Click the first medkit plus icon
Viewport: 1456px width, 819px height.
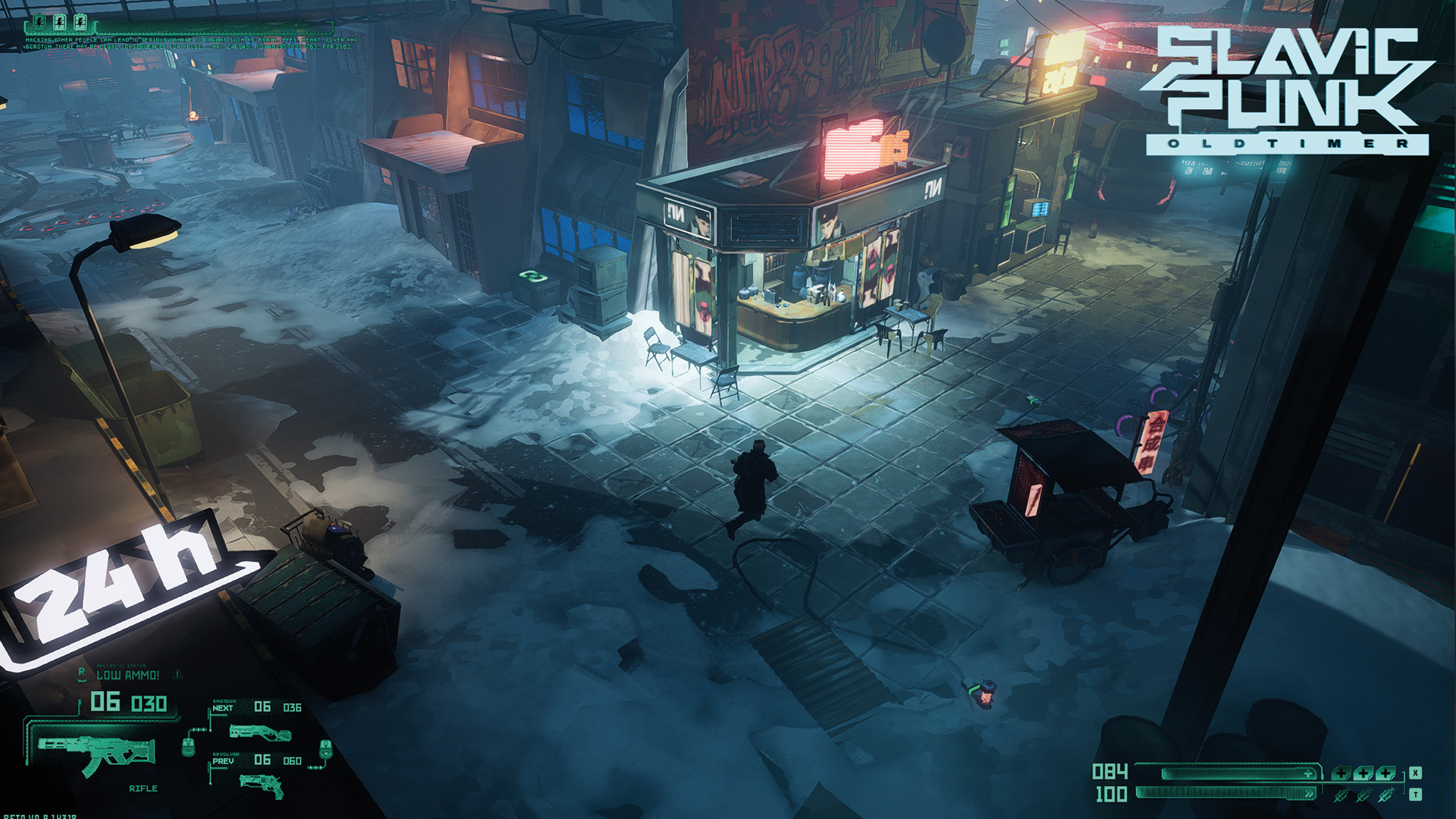tap(1341, 774)
